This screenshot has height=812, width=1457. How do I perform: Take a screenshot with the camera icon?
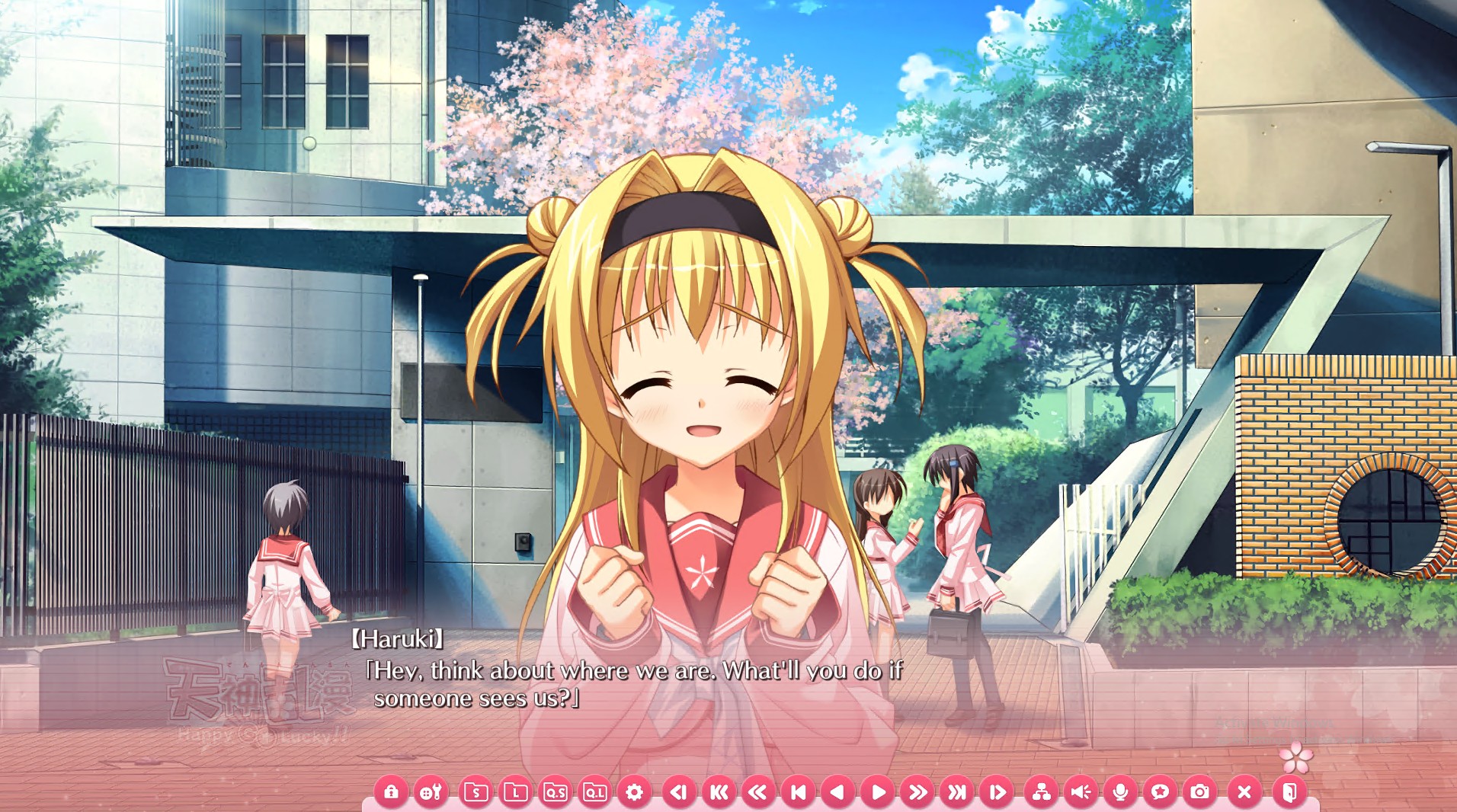coord(1201,792)
